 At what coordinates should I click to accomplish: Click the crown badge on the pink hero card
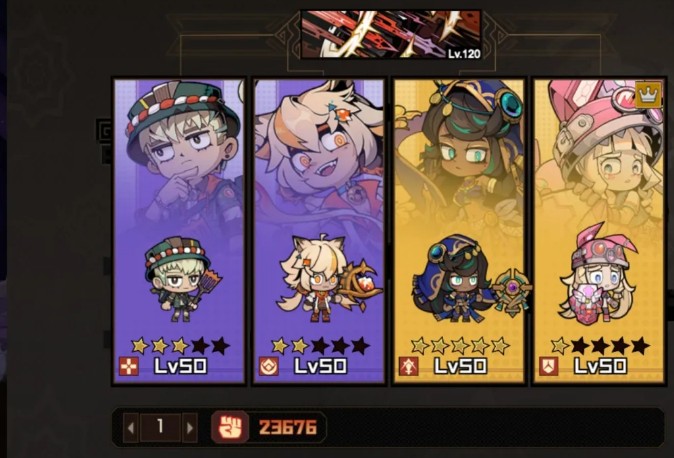649,95
